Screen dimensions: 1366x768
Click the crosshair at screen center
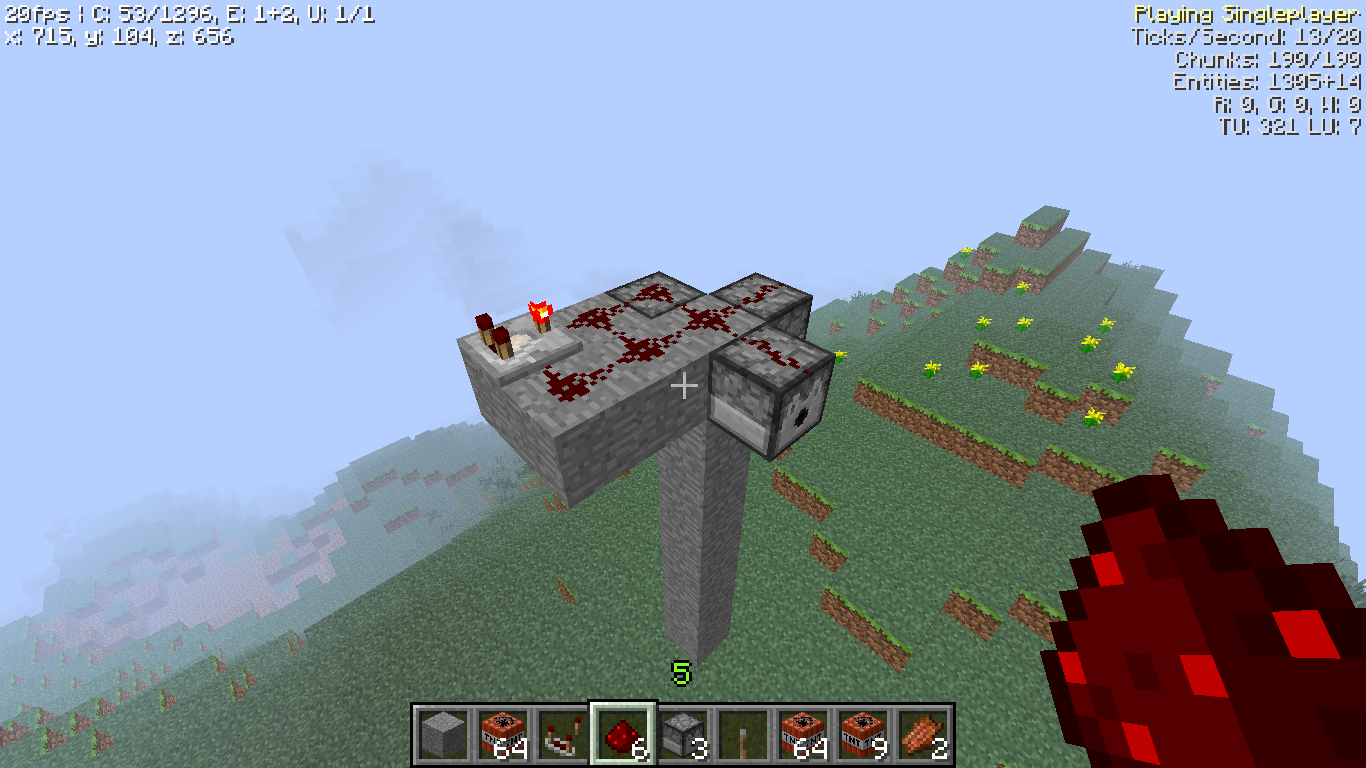[x=684, y=384]
